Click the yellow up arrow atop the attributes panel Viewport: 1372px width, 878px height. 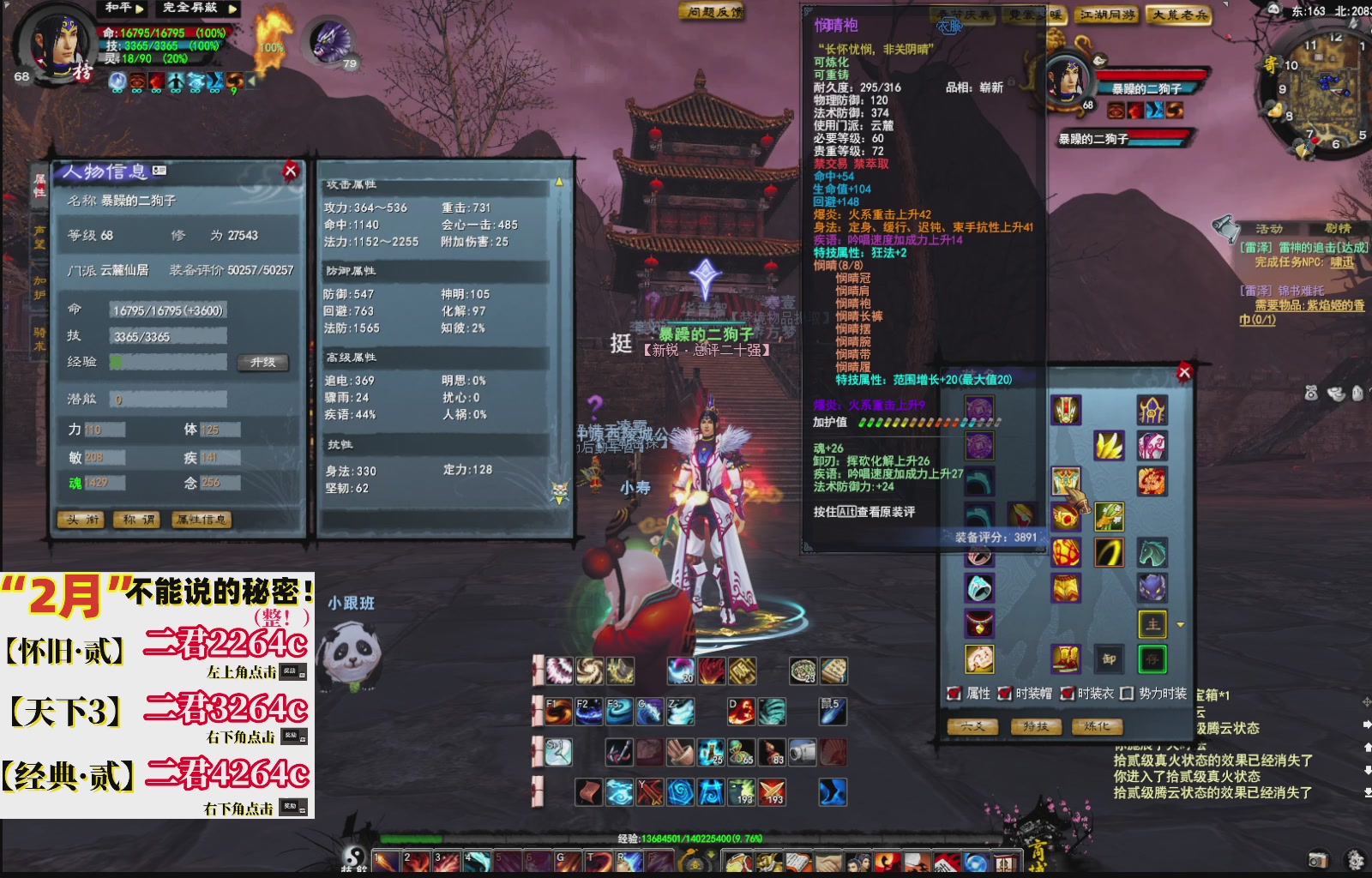[x=561, y=182]
